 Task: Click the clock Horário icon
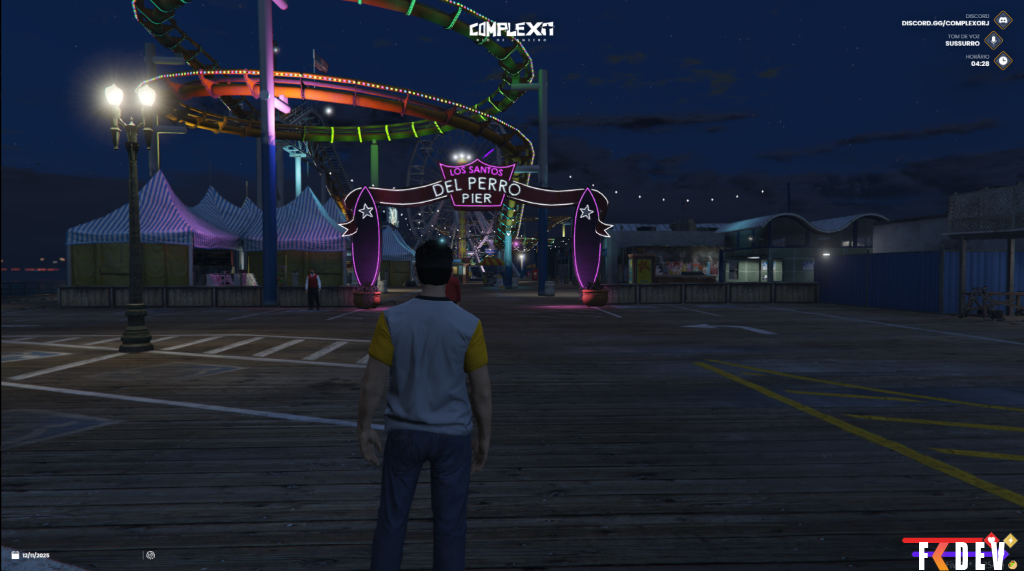(1002, 60)
